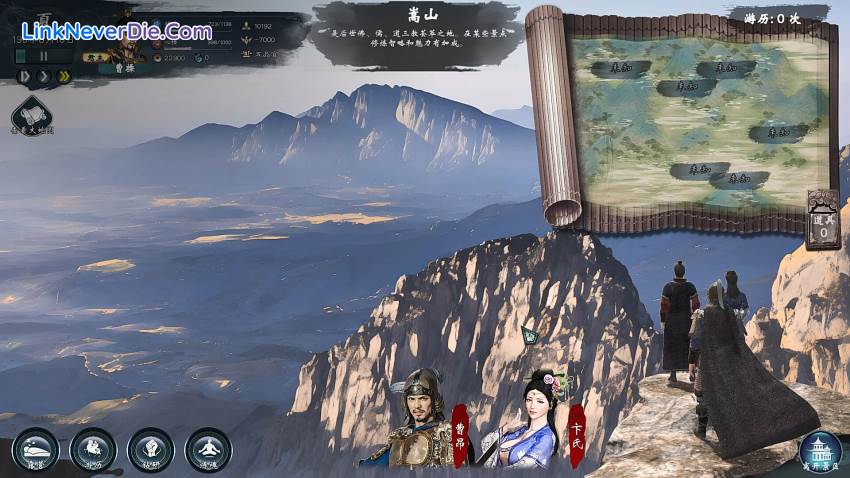This screenshot has width=850, height=478.
Task: Pause the game with the pause button
Action: coord(43,58)
